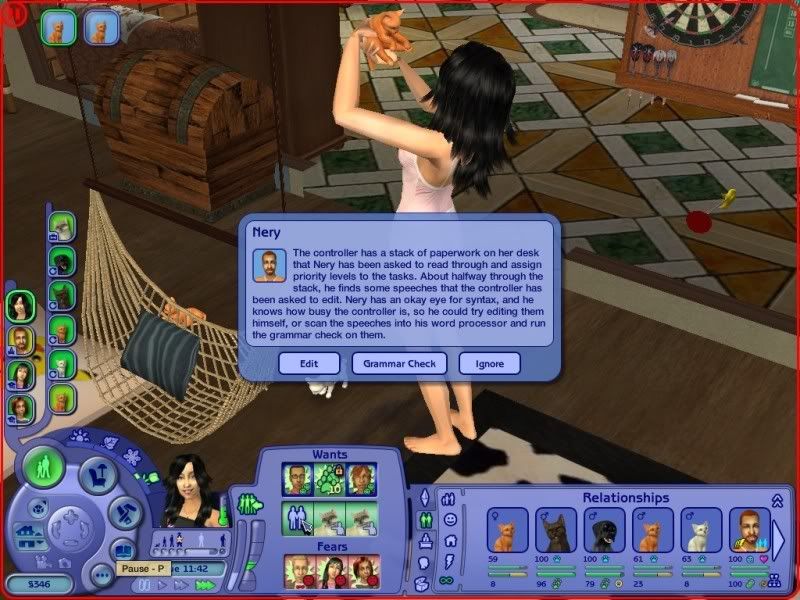Click the bearded man relationship portrait
The image size is (800, 600).
pos(750,529)
